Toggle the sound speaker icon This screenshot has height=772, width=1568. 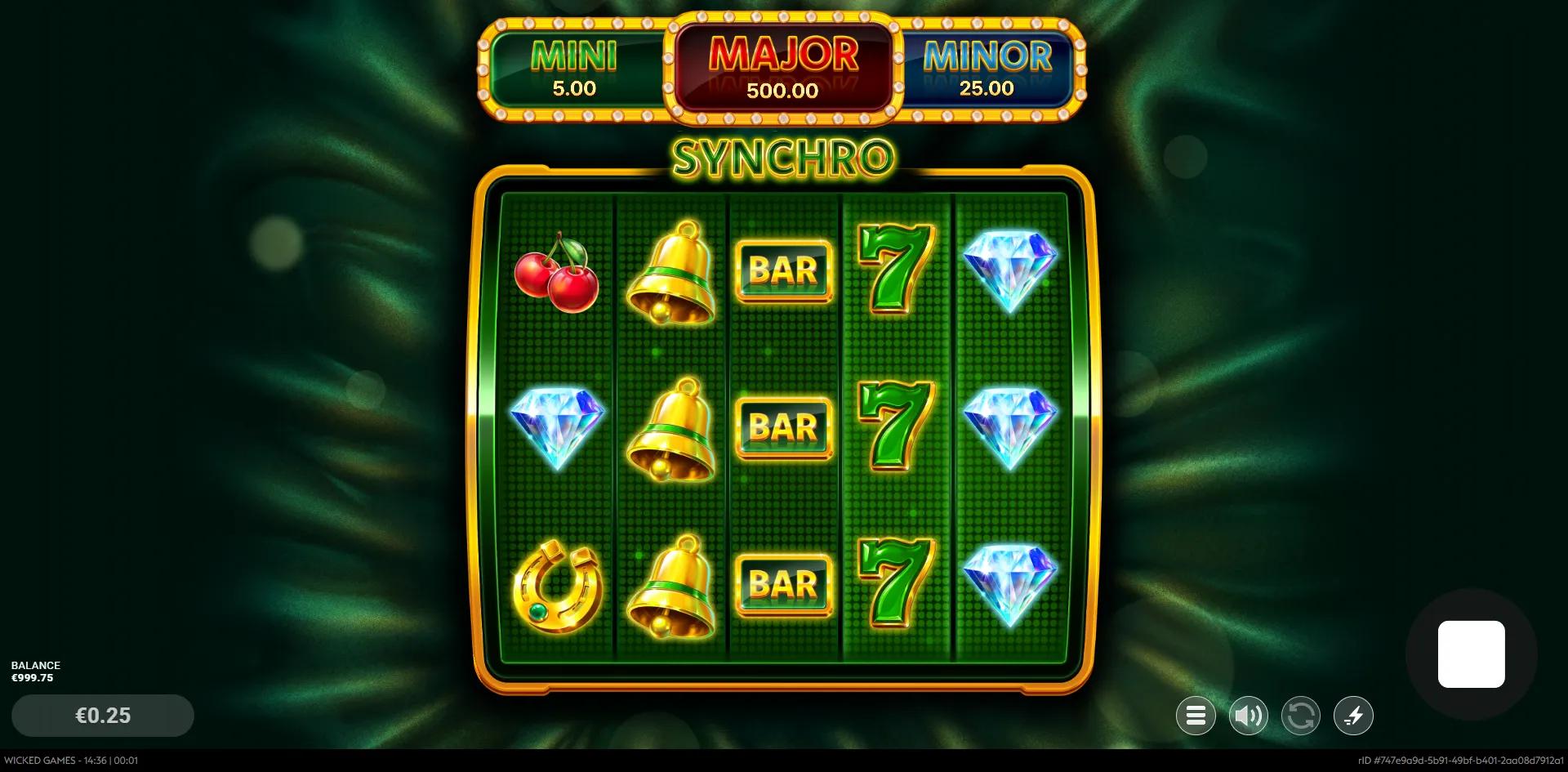(x=1248, y=716)
